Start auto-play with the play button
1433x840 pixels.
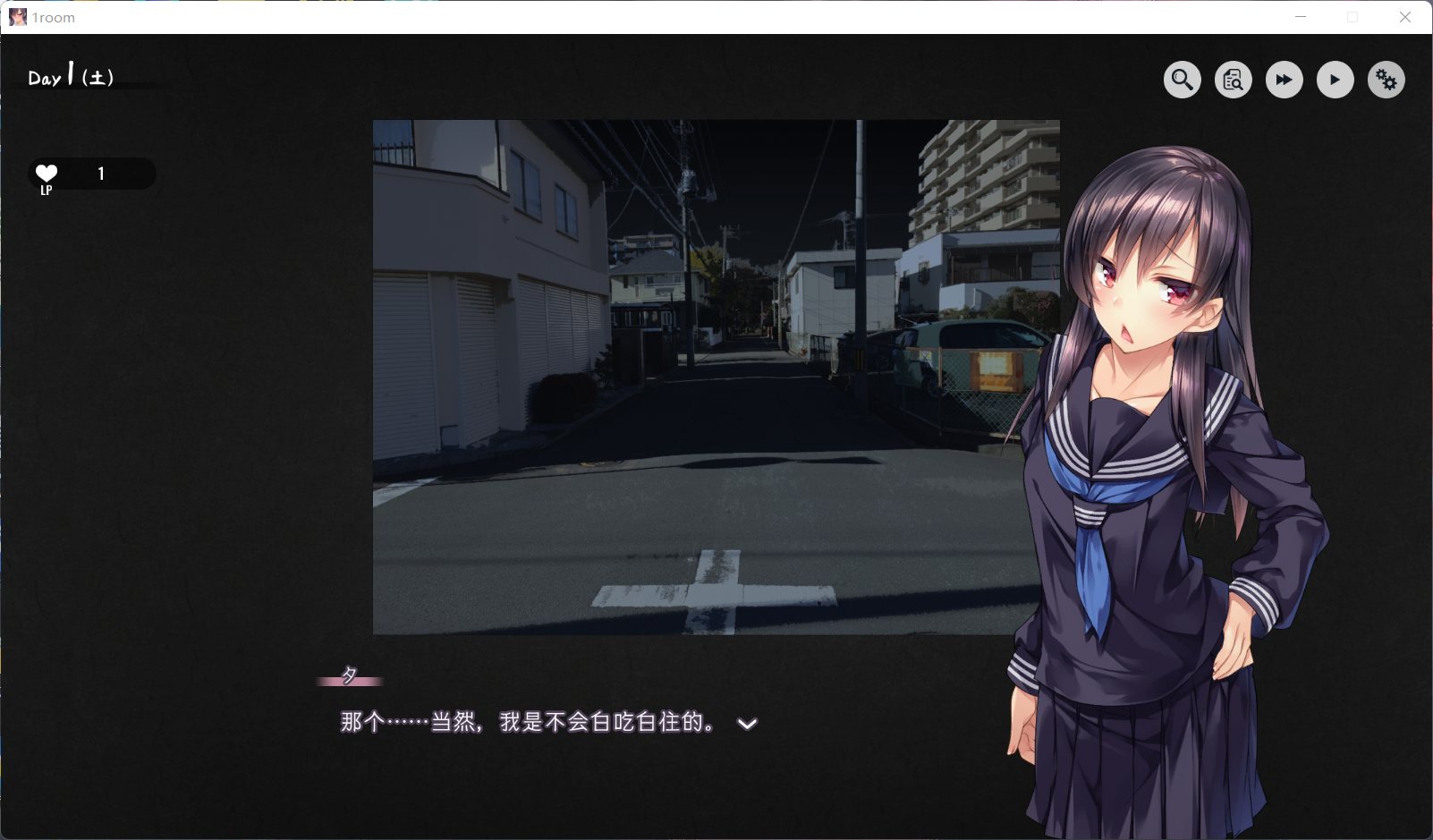tap(1335, 80)
